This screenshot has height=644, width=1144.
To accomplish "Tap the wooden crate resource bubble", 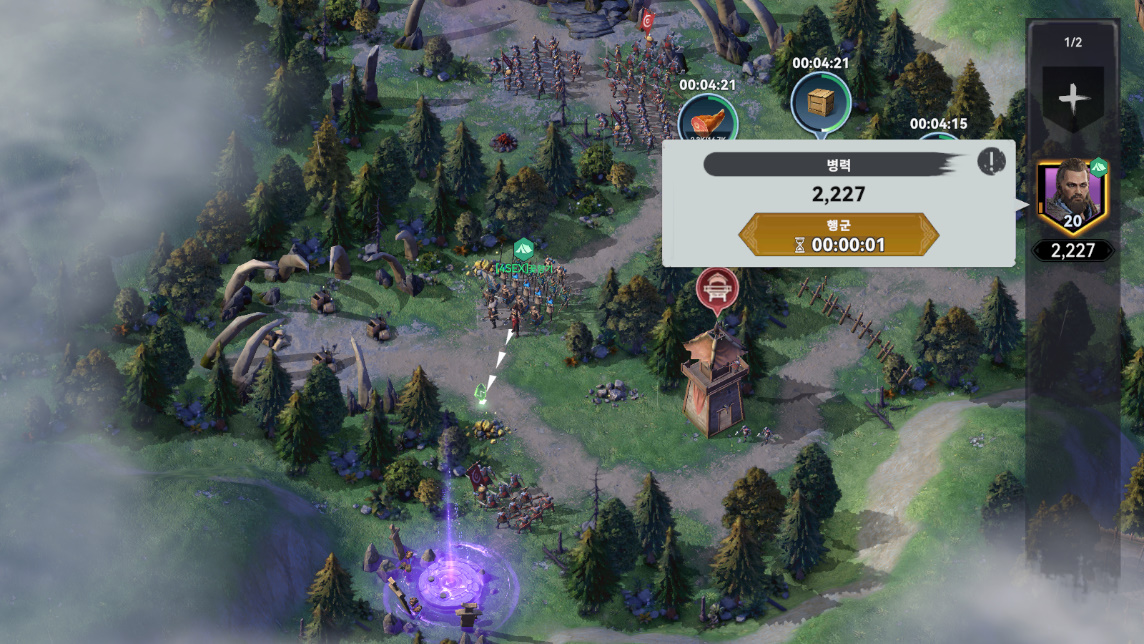I will click(x=820, y=102).
